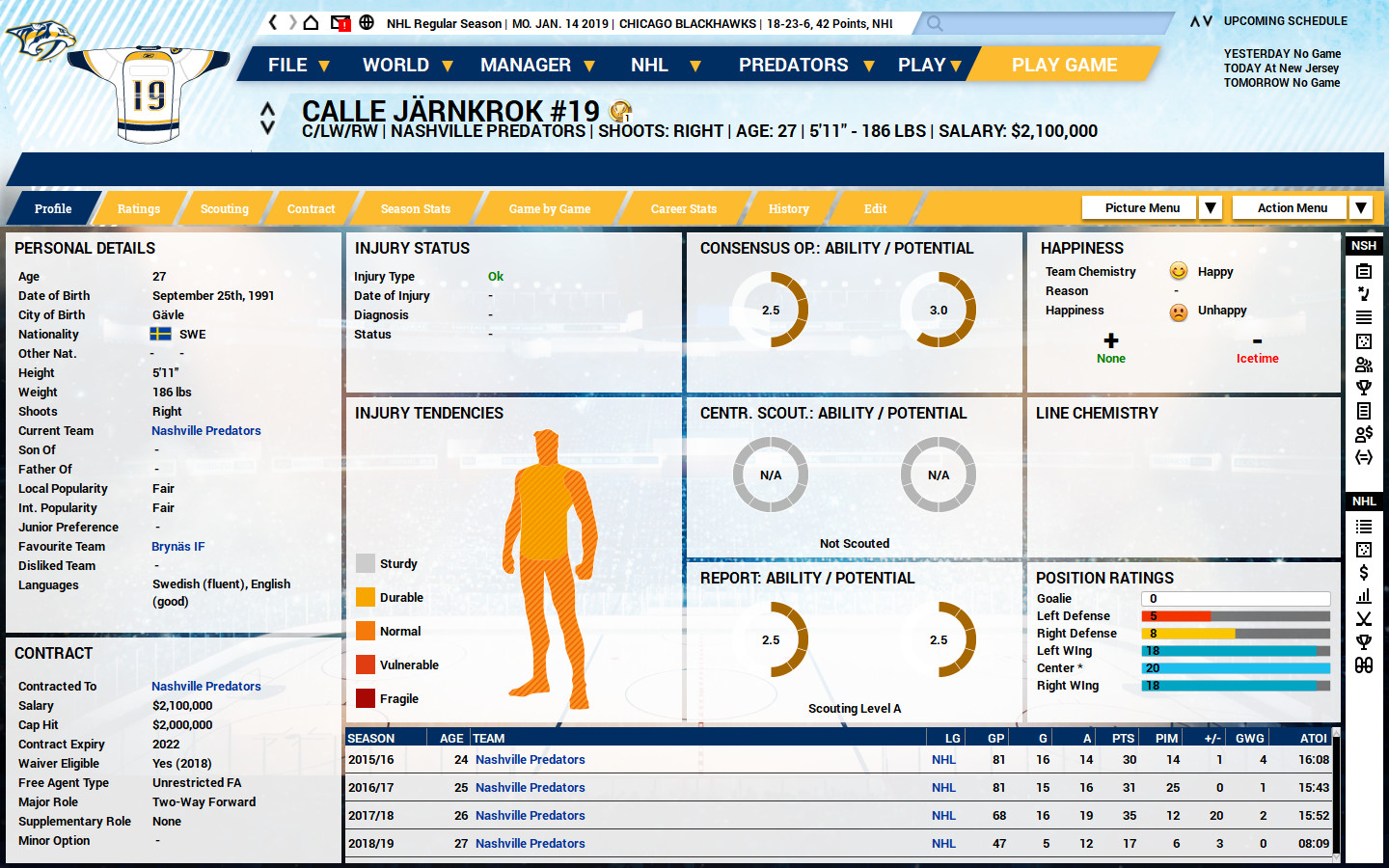The width and height of the screenshot is (1389, 868).
Task: Click the 2017/18 Nashville Predators season row
Action: tap(530, 815)
